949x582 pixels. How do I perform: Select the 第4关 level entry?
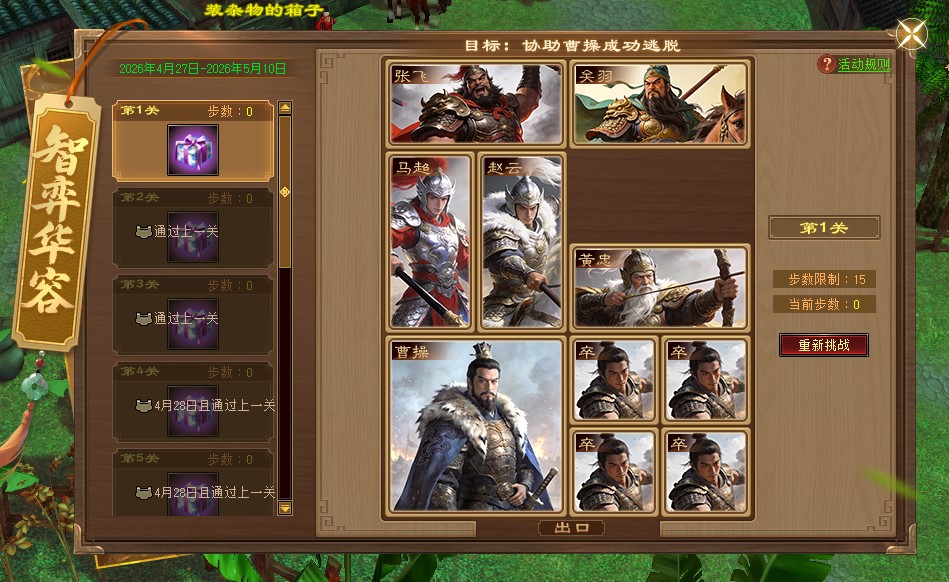[193, 401]
